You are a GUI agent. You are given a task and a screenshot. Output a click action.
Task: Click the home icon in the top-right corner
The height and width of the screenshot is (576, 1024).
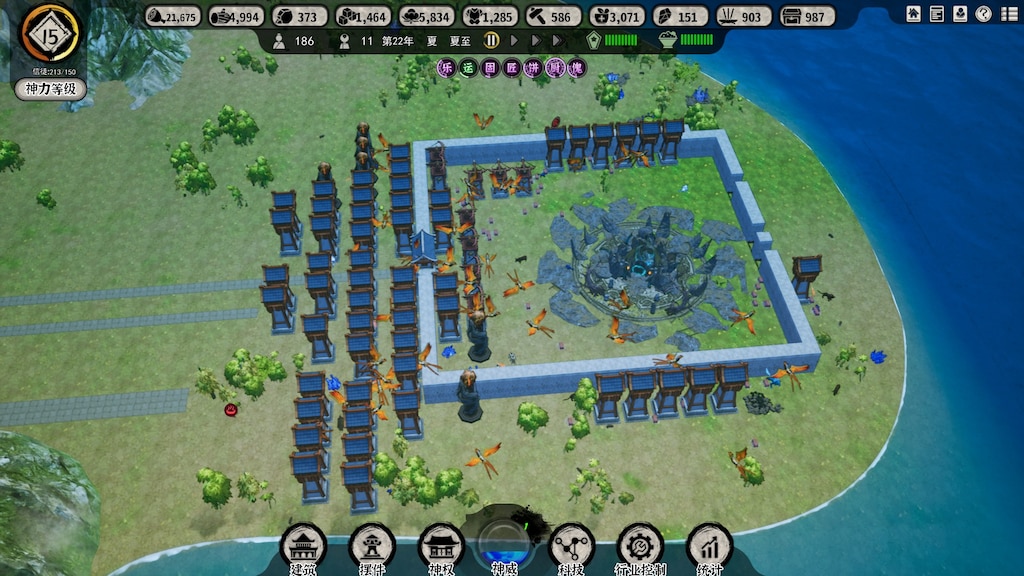point(914,14)
